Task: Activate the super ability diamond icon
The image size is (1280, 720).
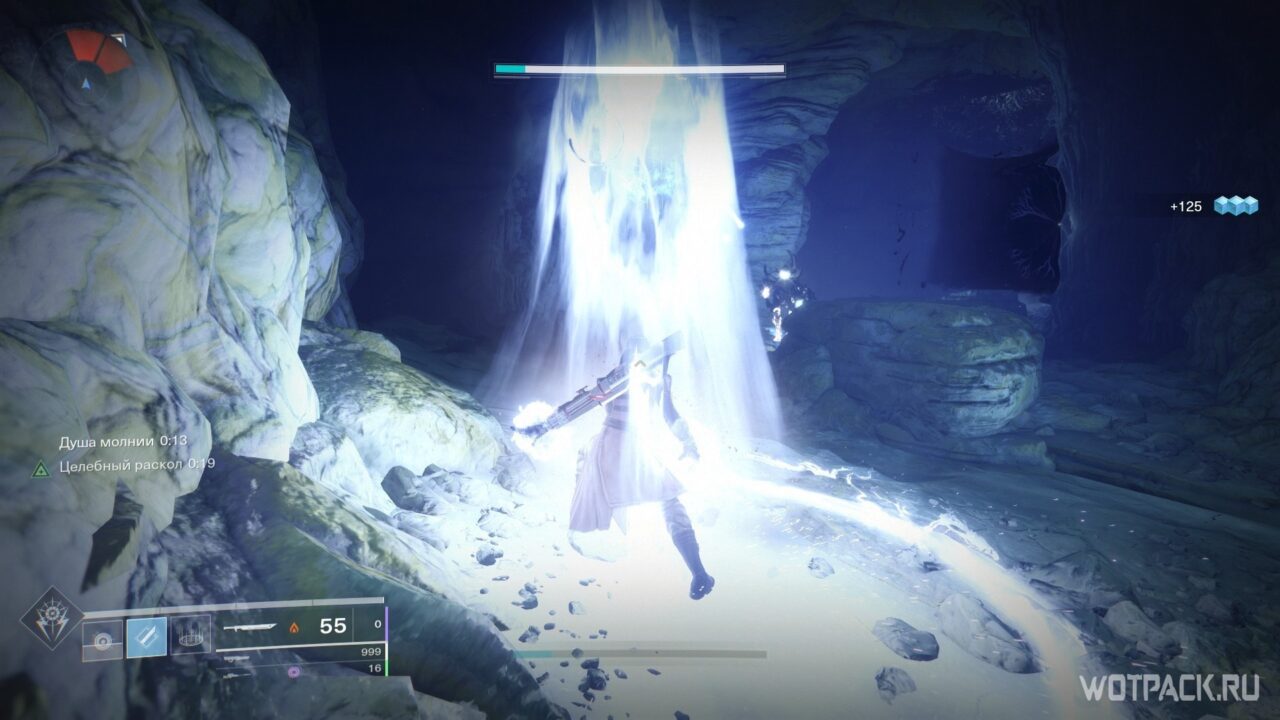Action: tap(50, 617)
